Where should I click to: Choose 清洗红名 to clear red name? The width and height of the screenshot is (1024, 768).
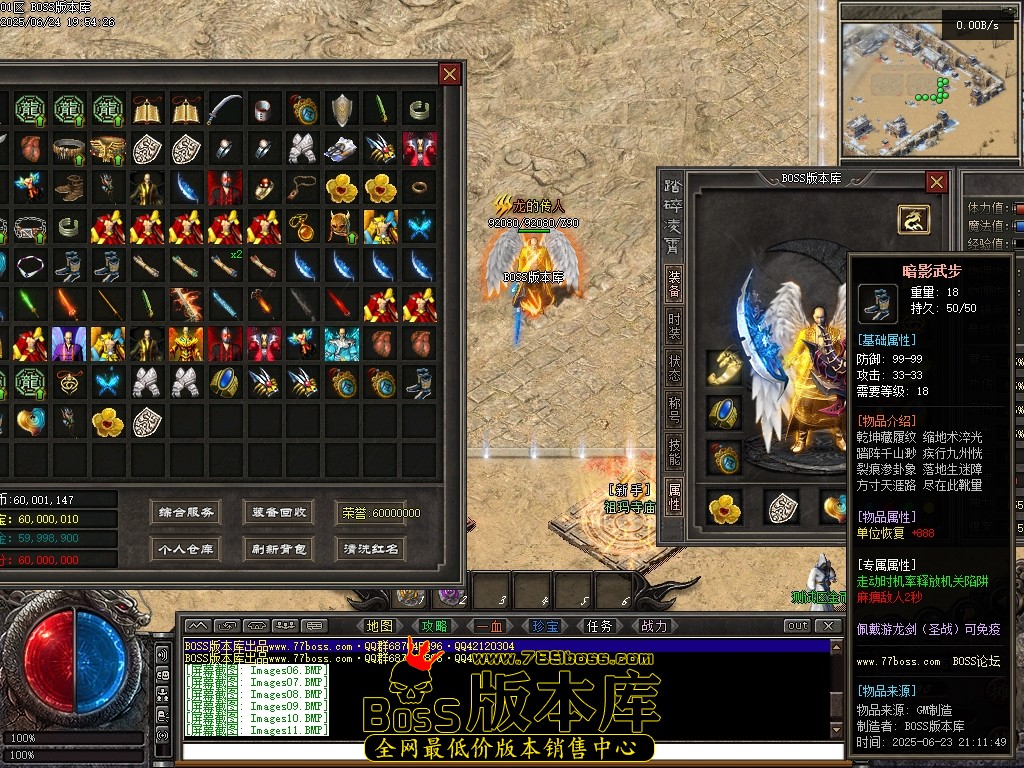pos(371,548)
